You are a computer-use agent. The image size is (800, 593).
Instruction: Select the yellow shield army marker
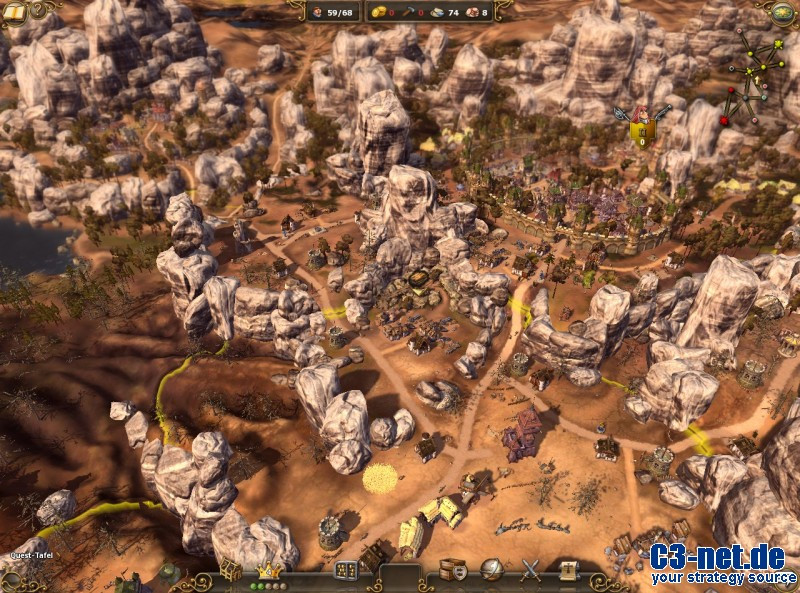(x=641, y=125)
